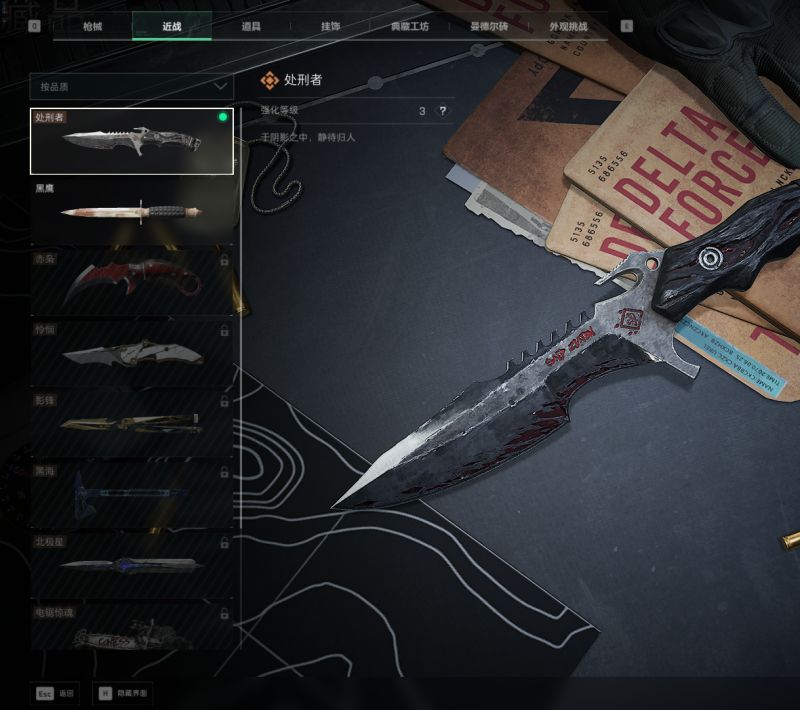Image resolution: width=800 pixels, height=710 pixels.
Task: Pick the locked 北极星 dagger skin
Action: [x=131, y=563]
